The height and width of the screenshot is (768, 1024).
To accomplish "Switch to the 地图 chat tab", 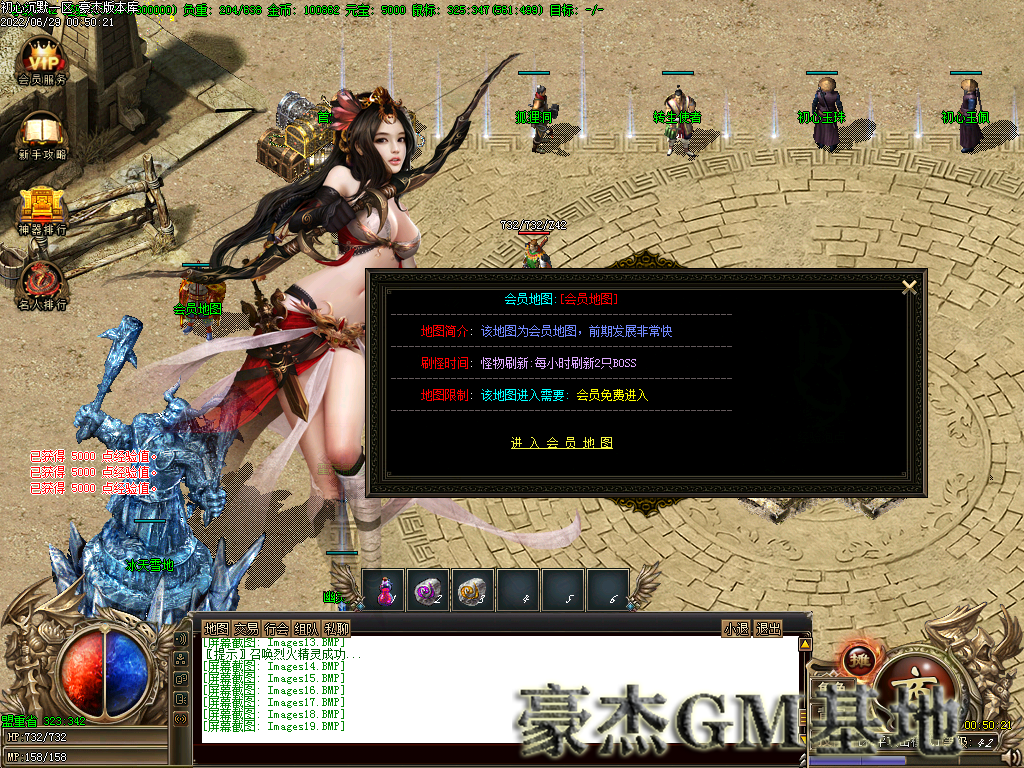I will pos(216,628).
